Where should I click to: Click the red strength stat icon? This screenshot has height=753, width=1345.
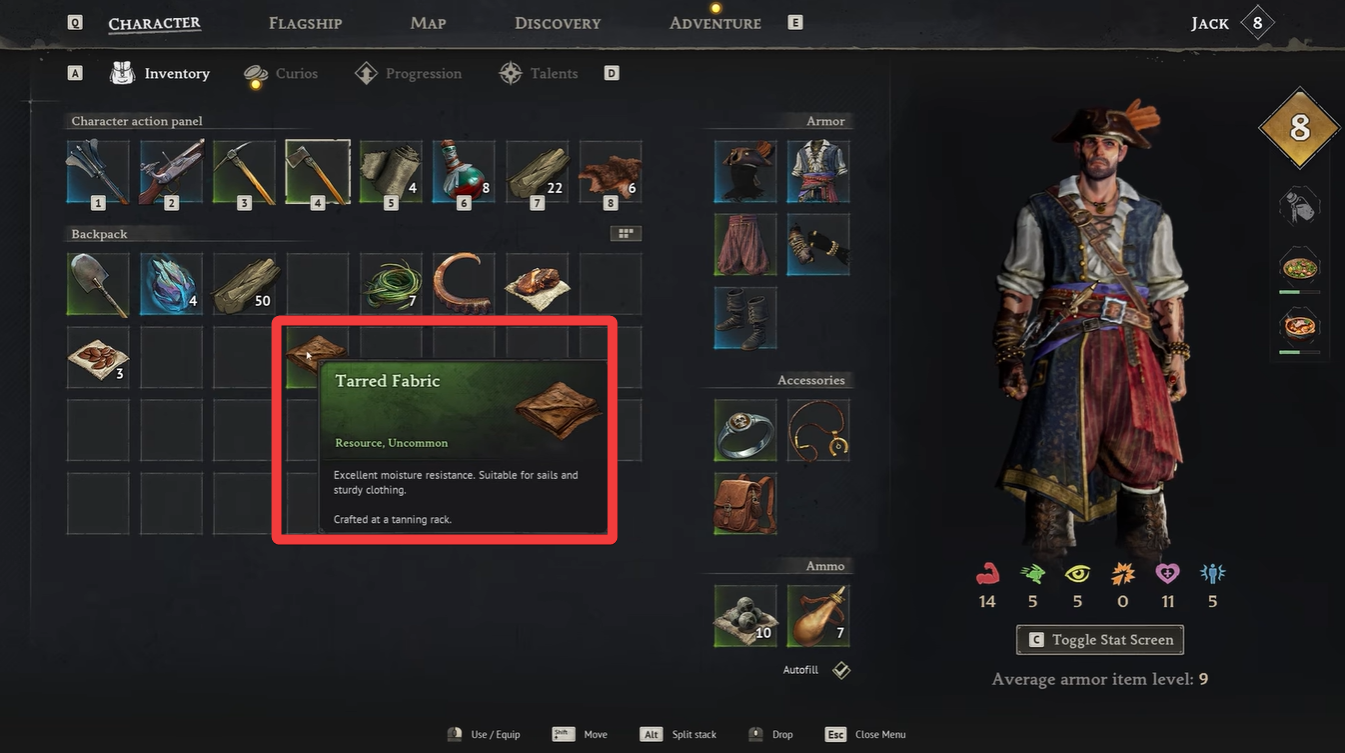(987, 573)
